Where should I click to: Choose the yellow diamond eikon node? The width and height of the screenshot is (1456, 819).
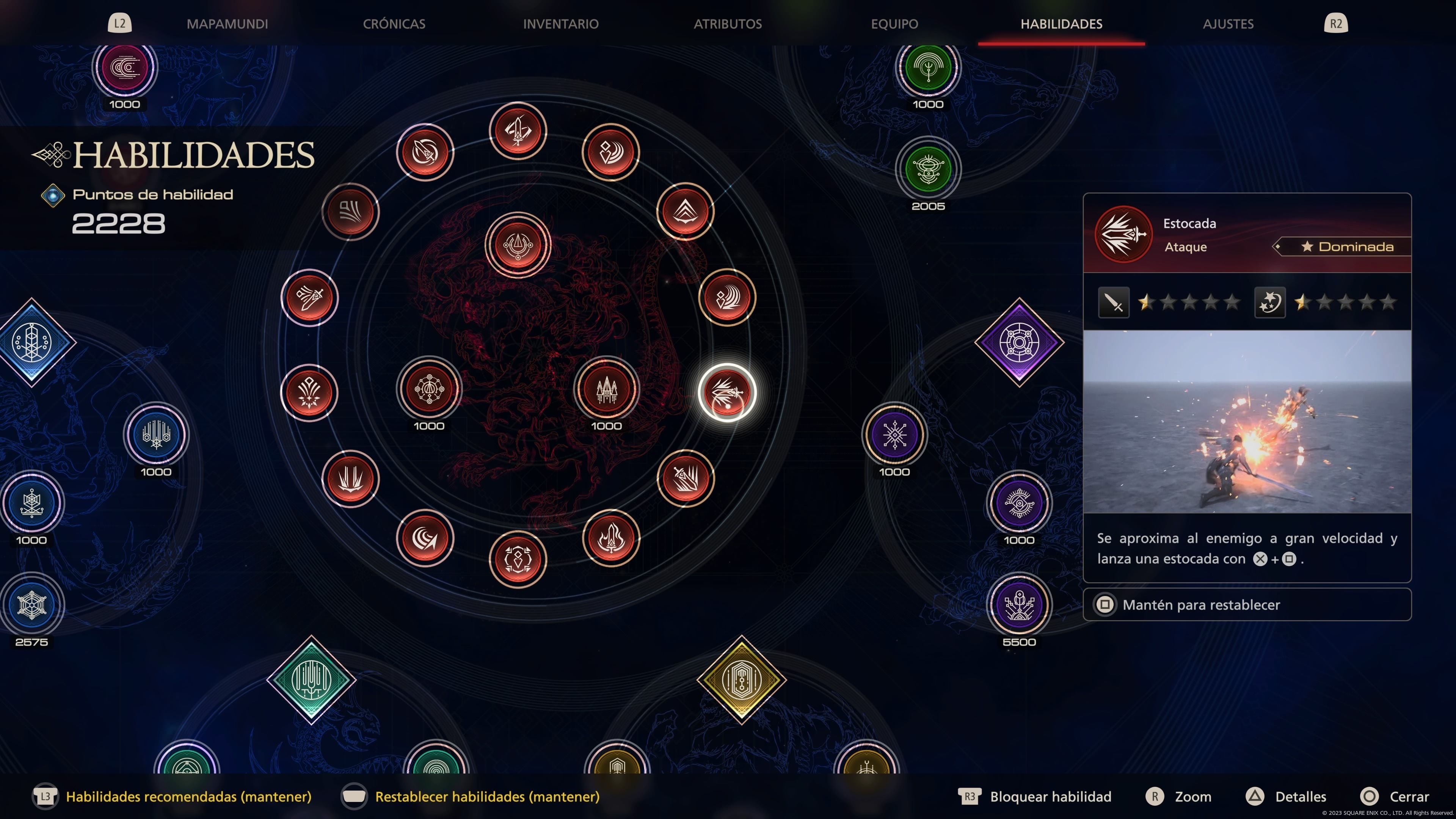742,679
